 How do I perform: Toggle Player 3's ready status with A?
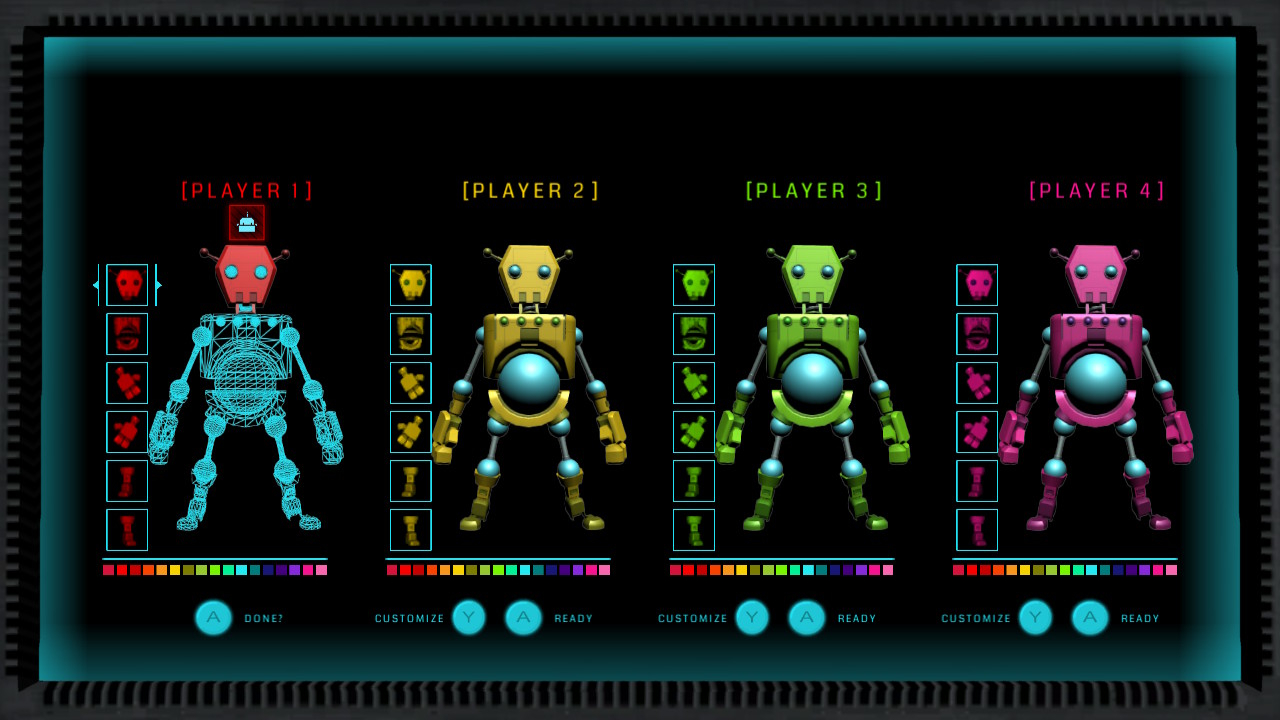806,617
